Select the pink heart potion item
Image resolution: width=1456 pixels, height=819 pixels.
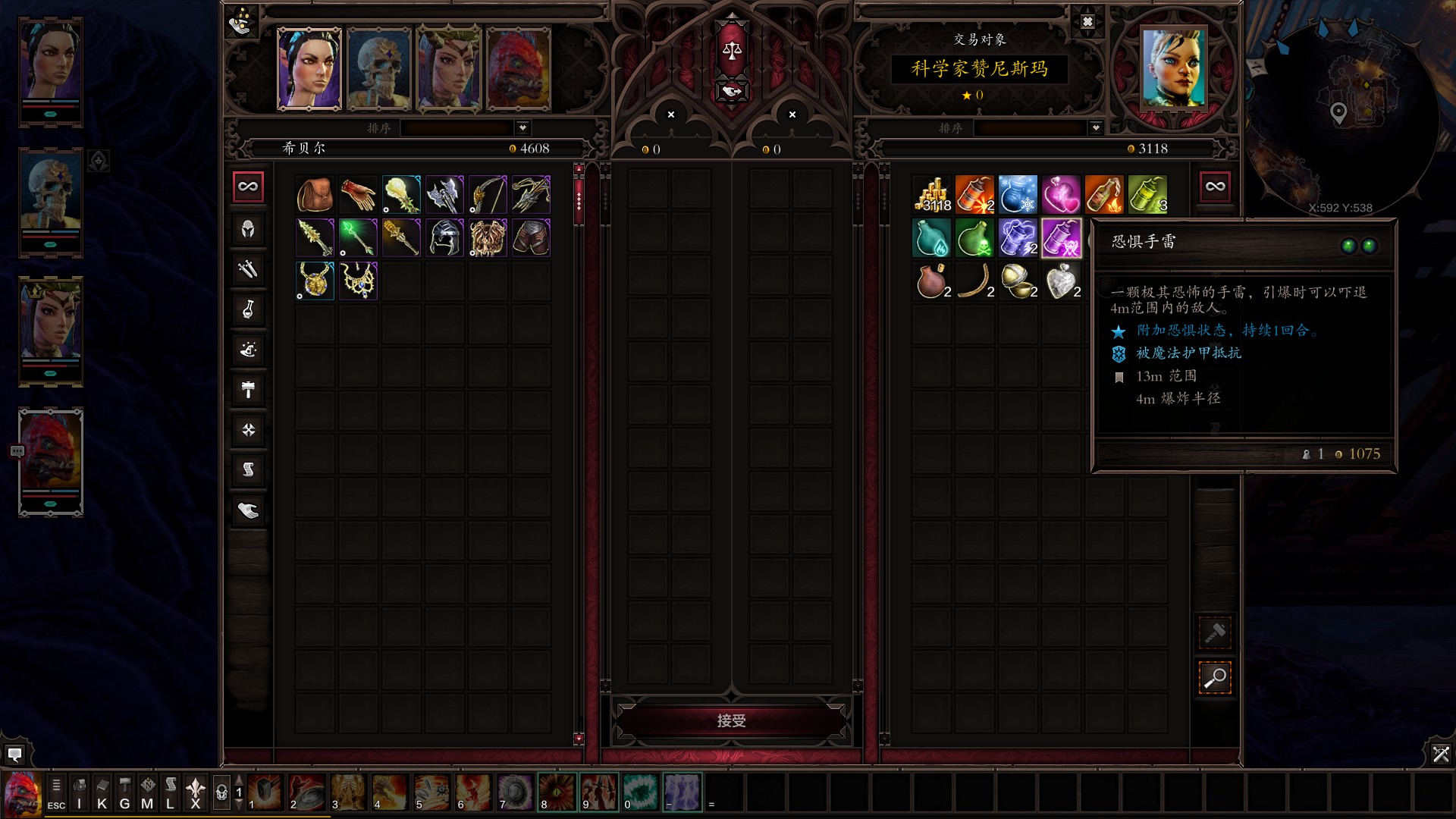coord(1061,195)
